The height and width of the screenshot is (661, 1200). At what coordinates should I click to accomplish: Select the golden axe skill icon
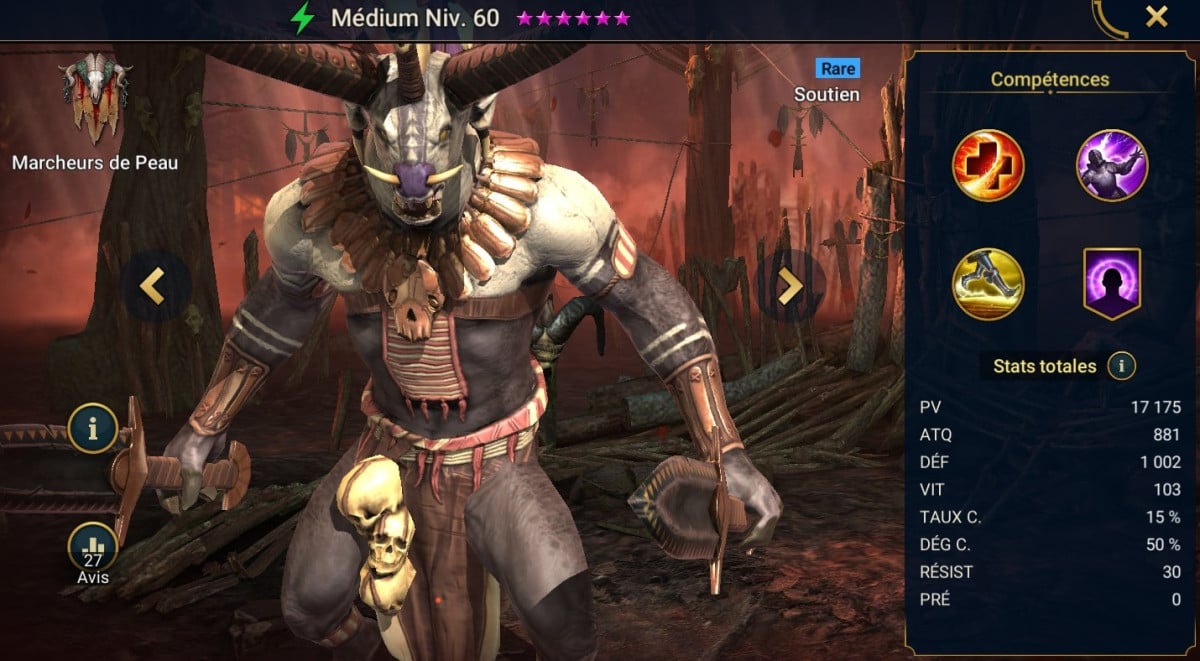coord(988,284)
